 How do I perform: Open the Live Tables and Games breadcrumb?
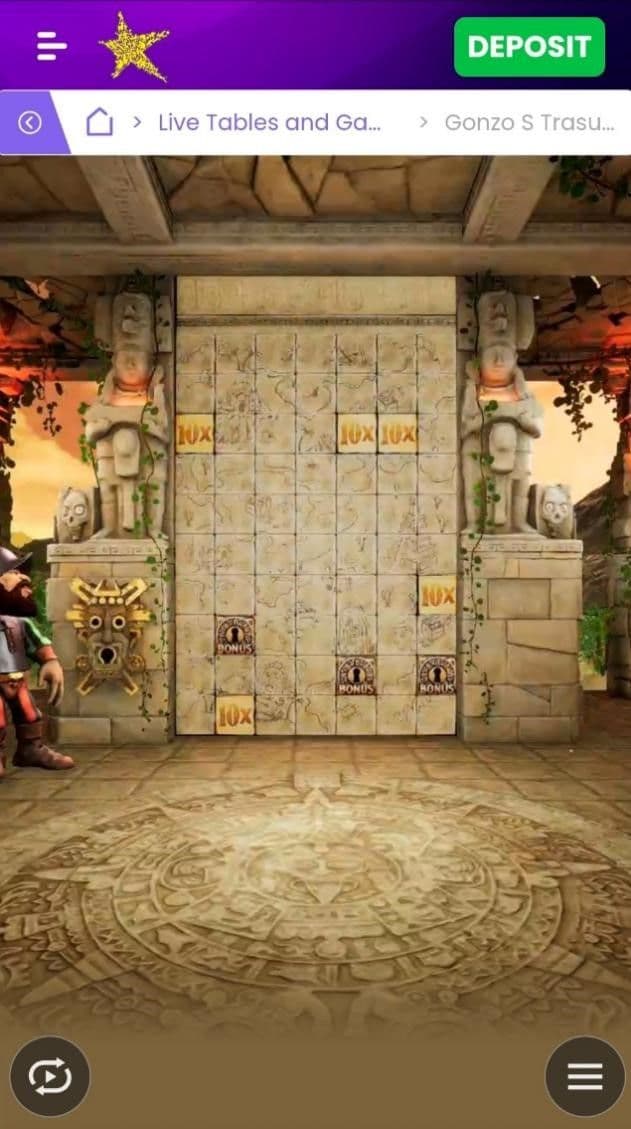click(270, 122)
